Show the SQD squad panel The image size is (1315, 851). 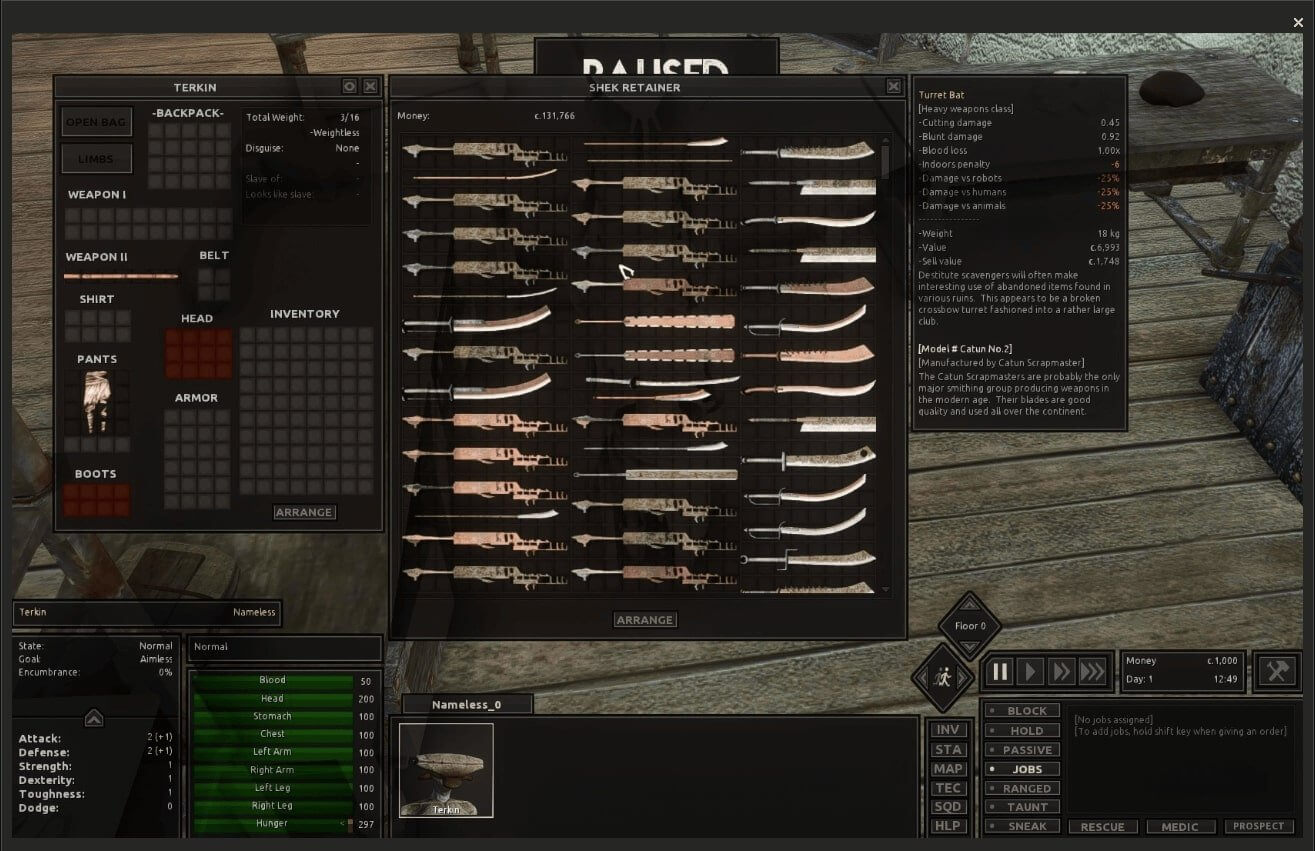click(x=947, y=807)
